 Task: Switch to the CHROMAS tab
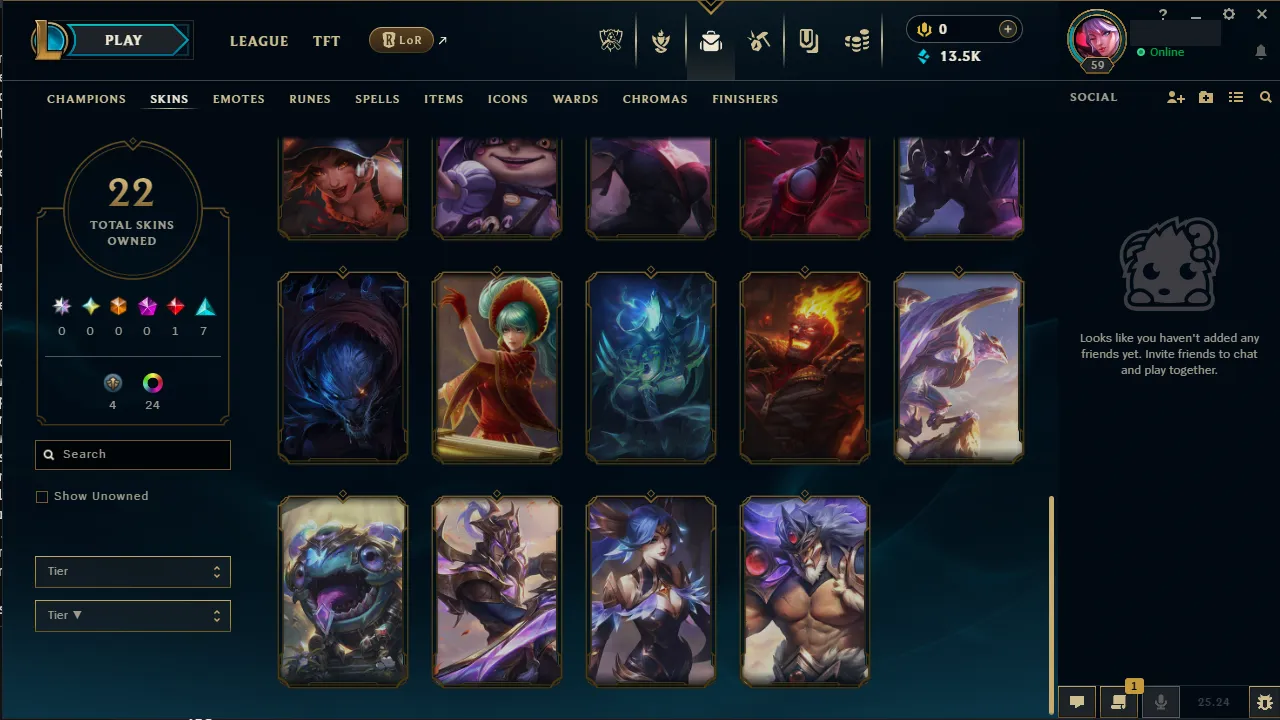pyautogui.click(x=655, y=99)
